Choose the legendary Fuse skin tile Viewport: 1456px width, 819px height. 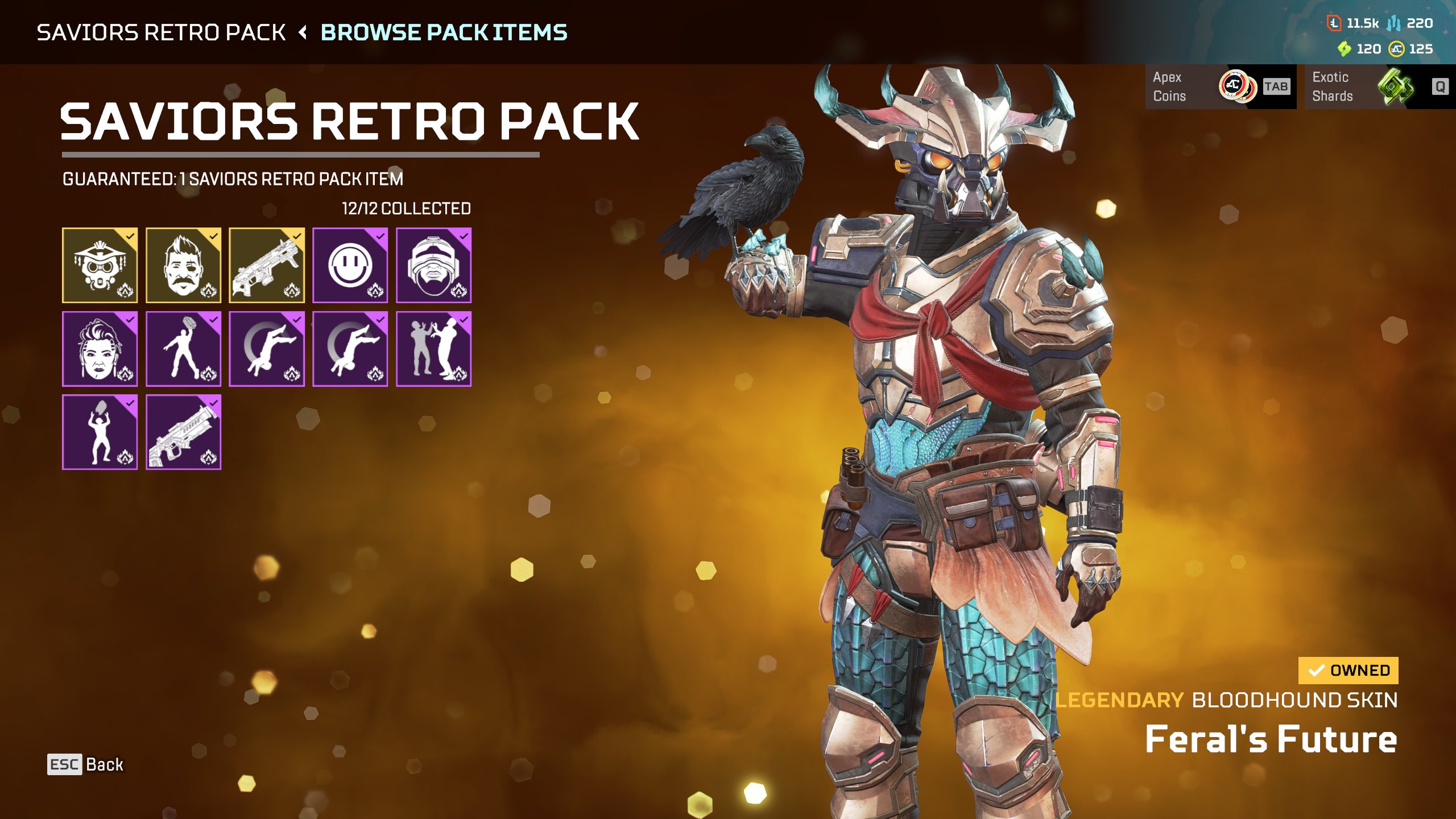[x=183, y=265]
